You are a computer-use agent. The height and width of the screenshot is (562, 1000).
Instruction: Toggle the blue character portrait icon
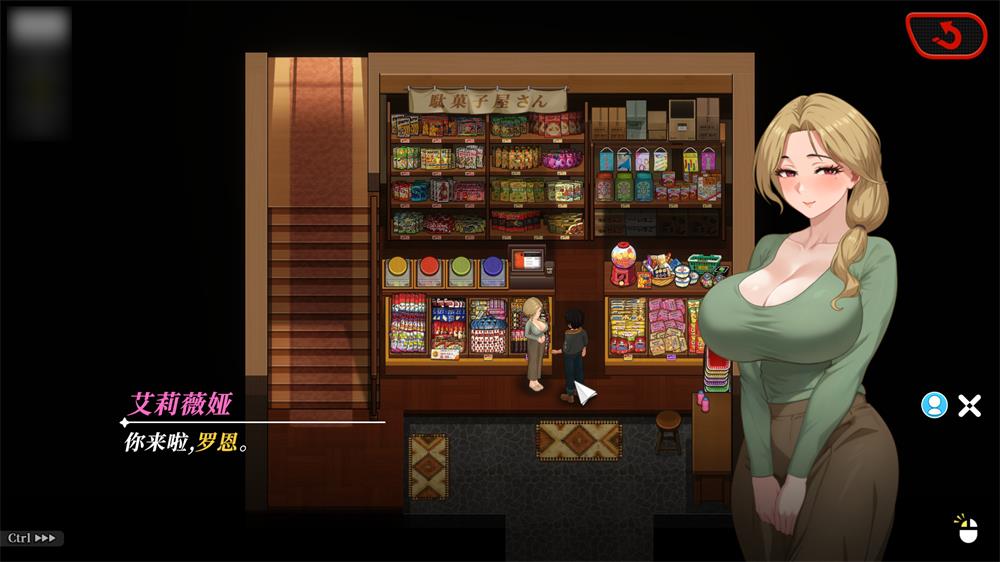coord(934,405)
